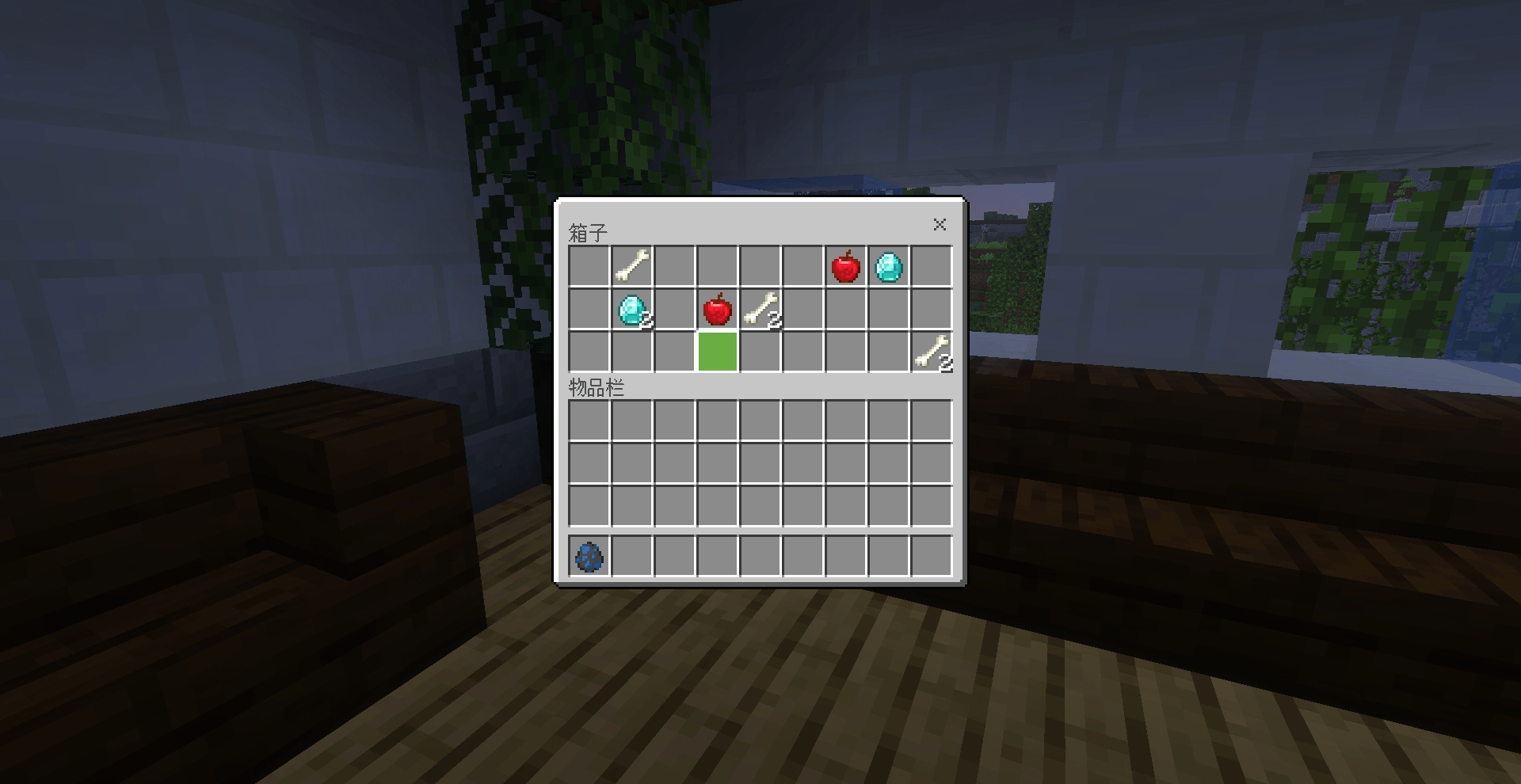Grab the single diamond next to the apple
This screenshot has height=784, width=1521.
pos(888,266)
